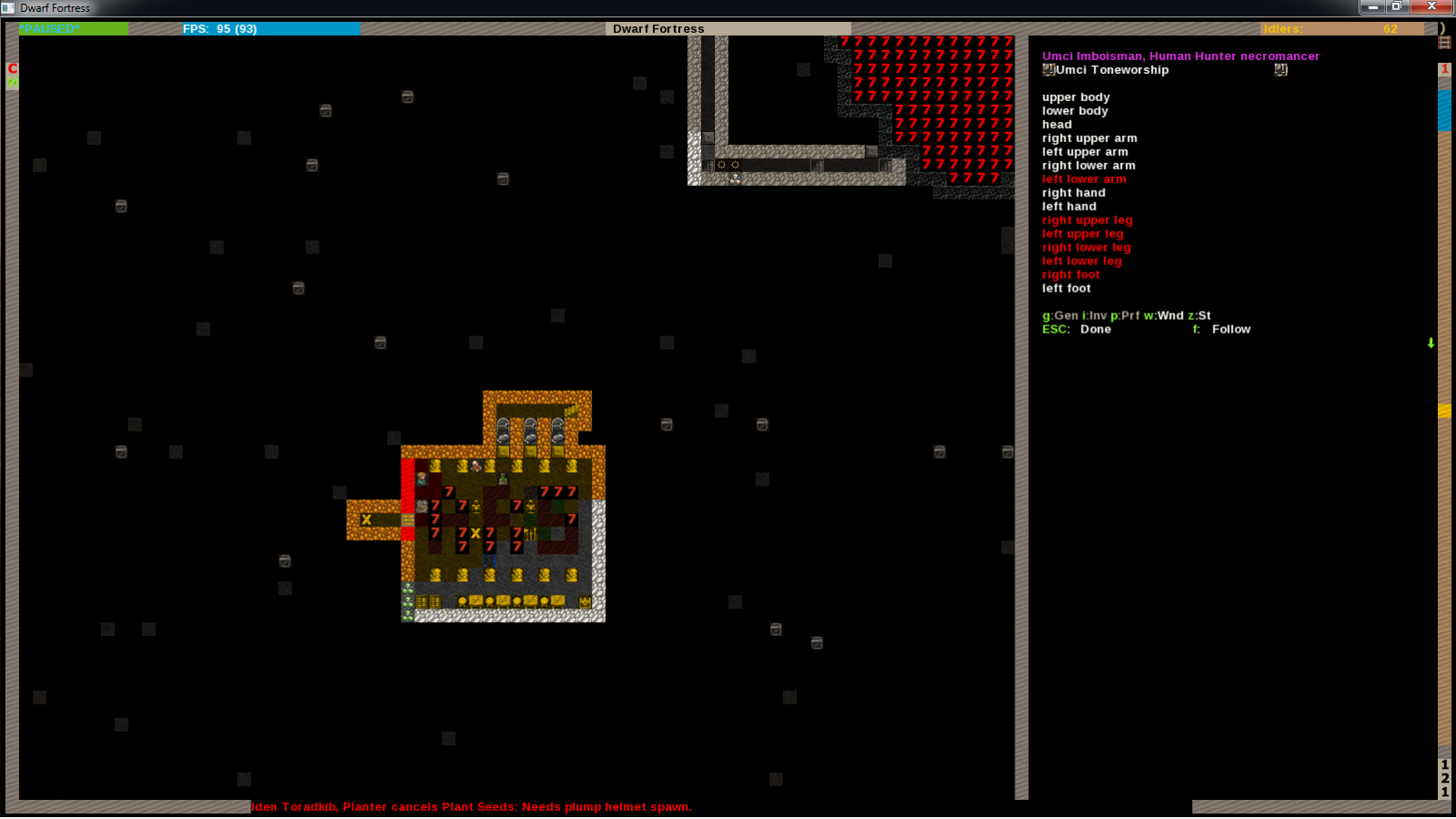Click the right hand entry
This screenshot has height=819, width=1456.
tap(1074, 193)
